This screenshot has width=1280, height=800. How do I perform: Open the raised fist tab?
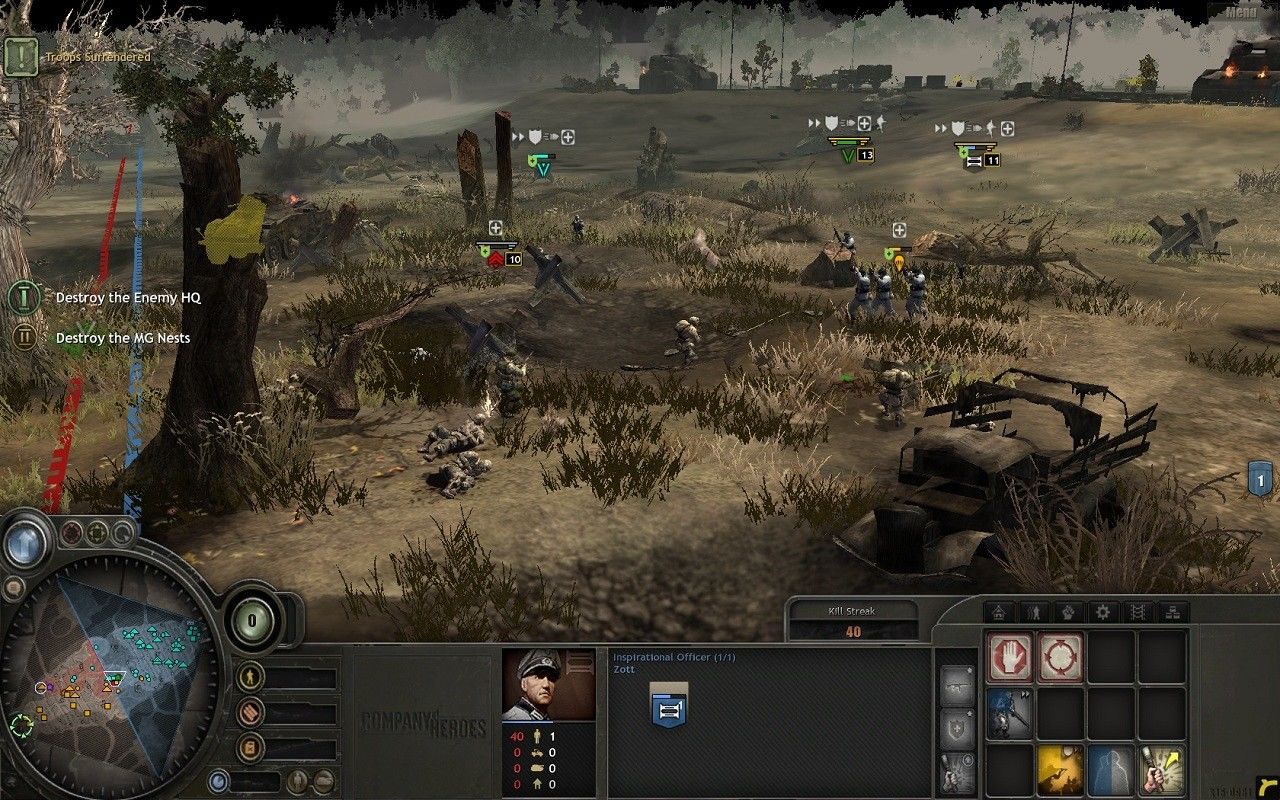coord(1068,612)
